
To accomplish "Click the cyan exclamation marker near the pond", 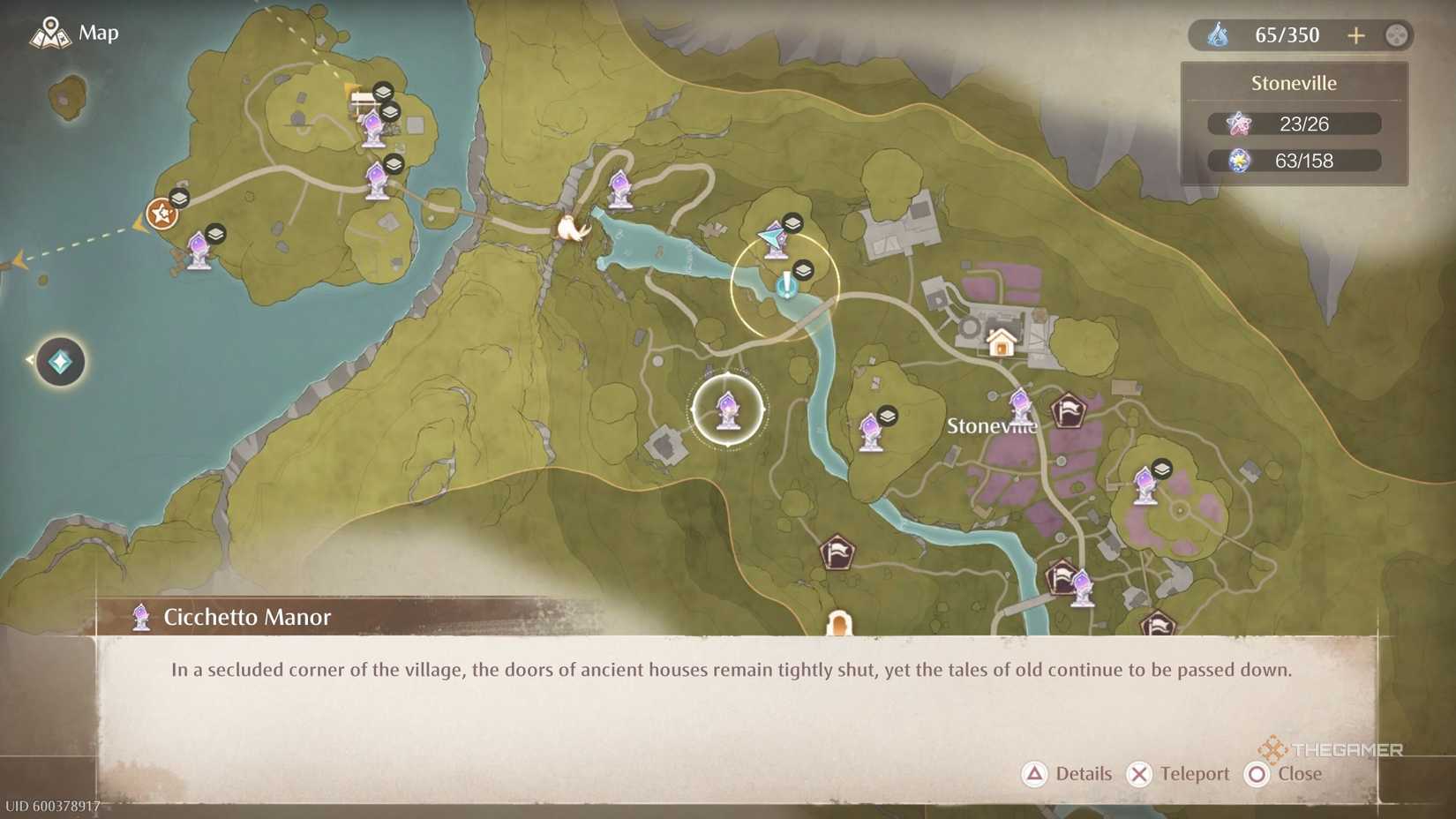I will click(x=789, y=284).
